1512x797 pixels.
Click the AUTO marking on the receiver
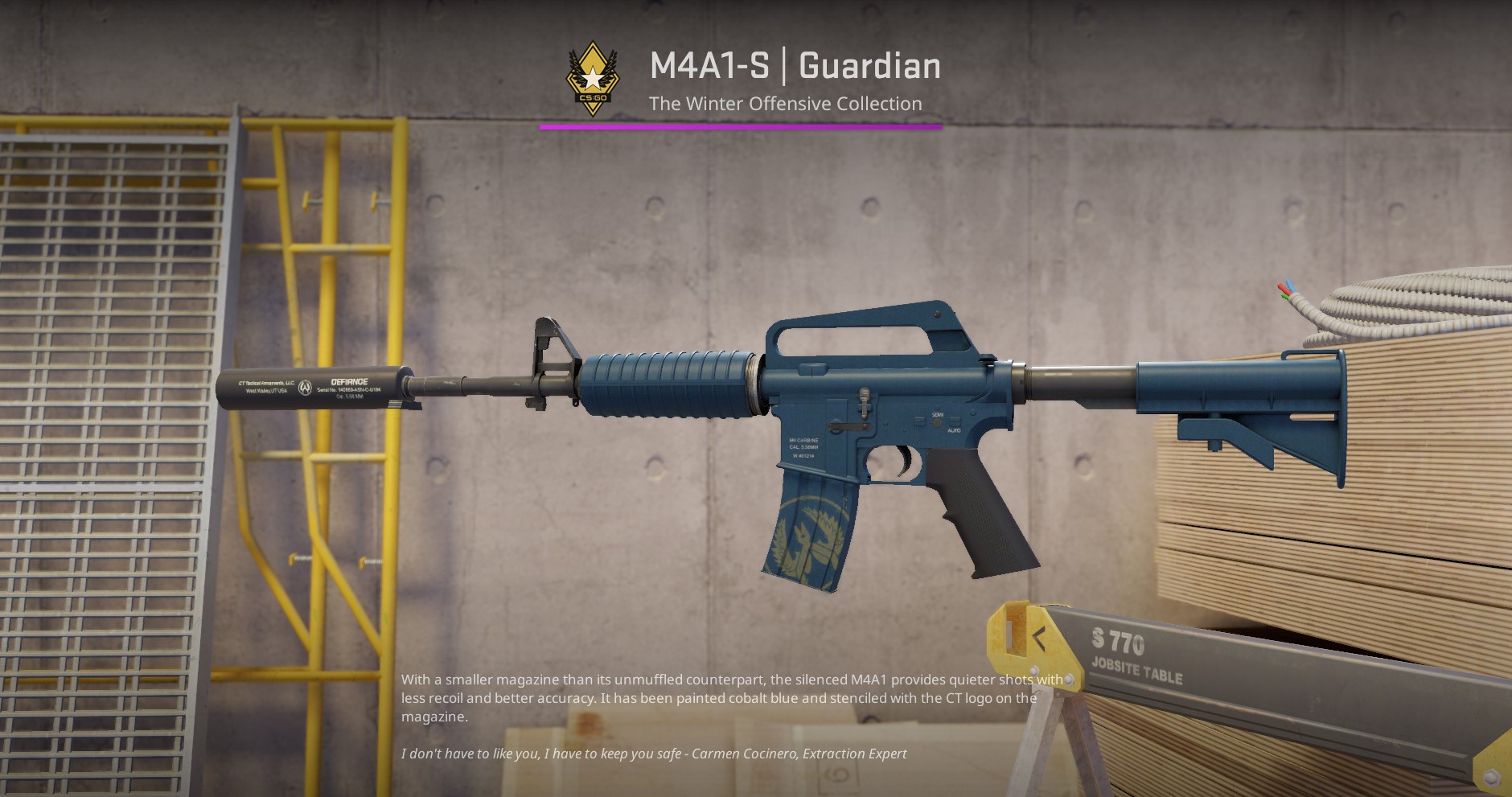tap(955, 430)
